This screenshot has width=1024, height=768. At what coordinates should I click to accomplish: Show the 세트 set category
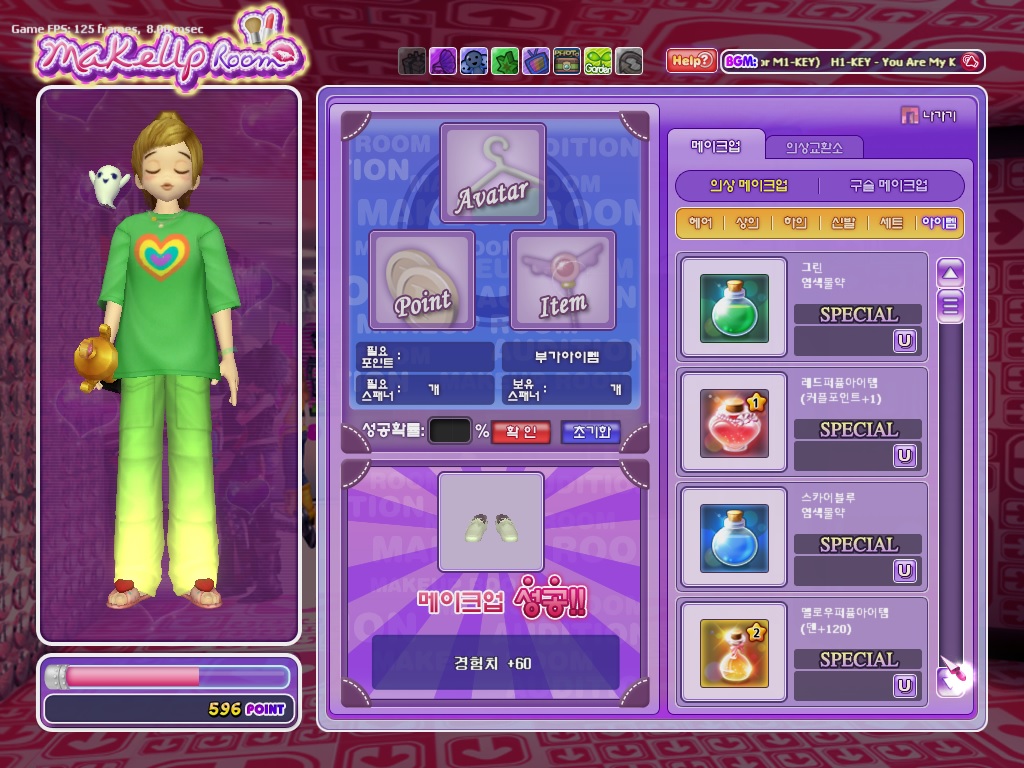[x=890, y=223]
